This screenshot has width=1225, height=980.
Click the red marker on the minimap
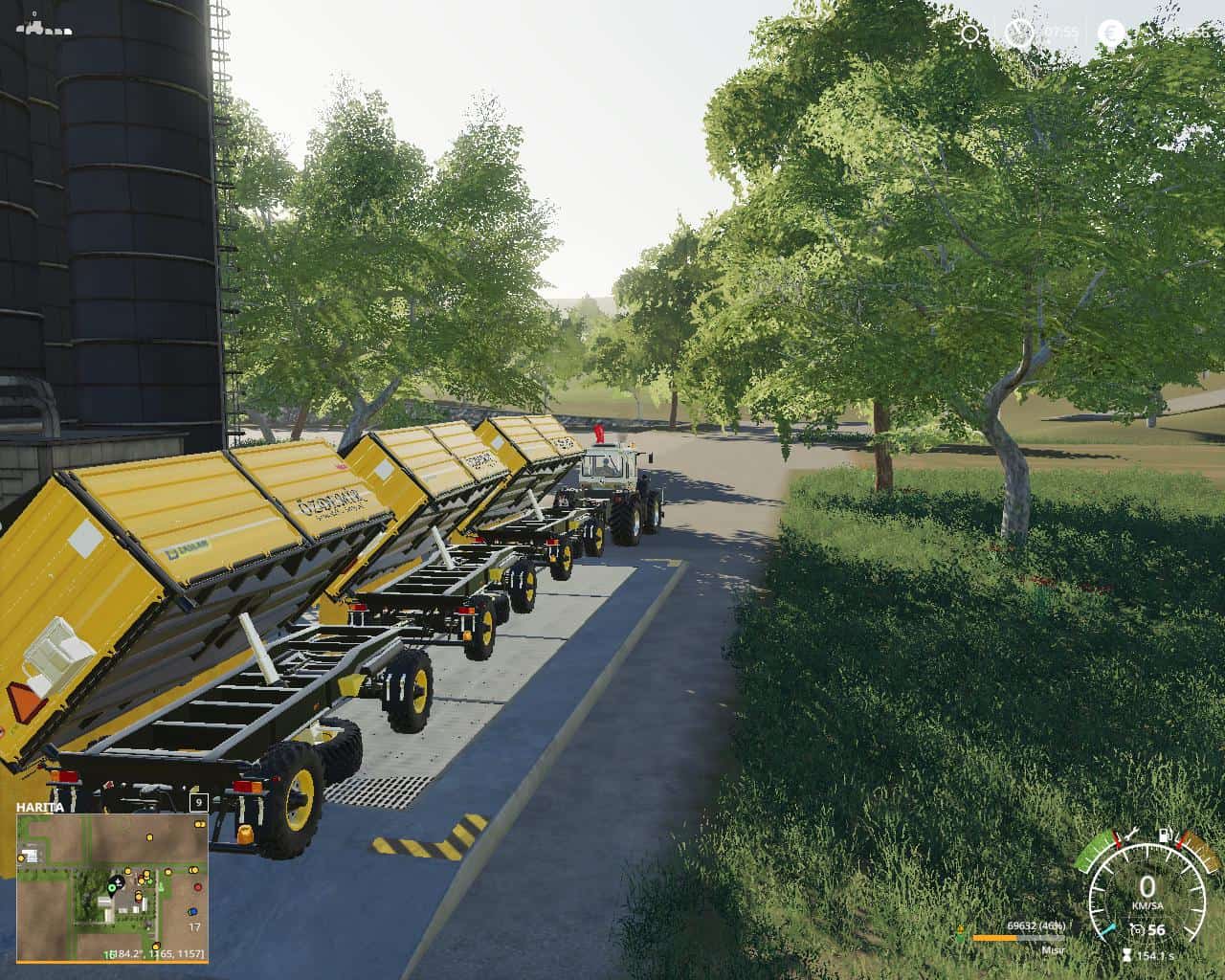click(196, 889)
